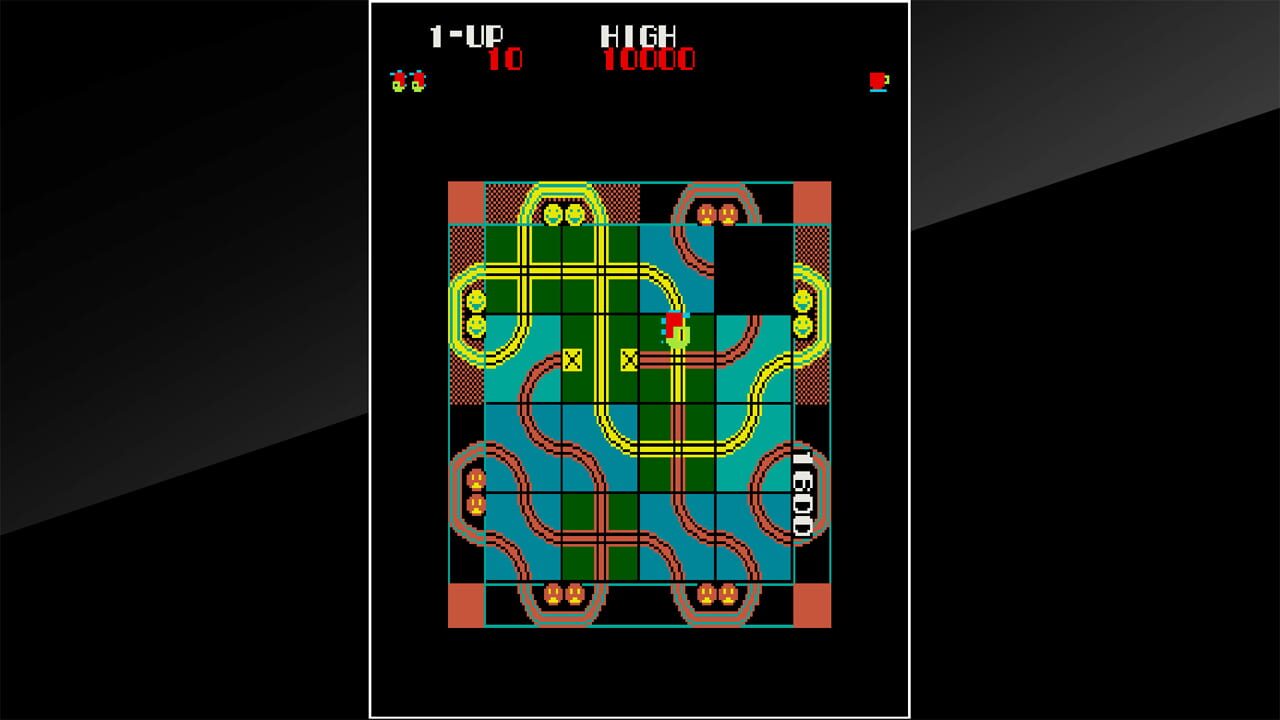Click a smiley passenger at the top-left station
The height and width of the screenshot is (720, 1280).
click(x=555, y=212)
